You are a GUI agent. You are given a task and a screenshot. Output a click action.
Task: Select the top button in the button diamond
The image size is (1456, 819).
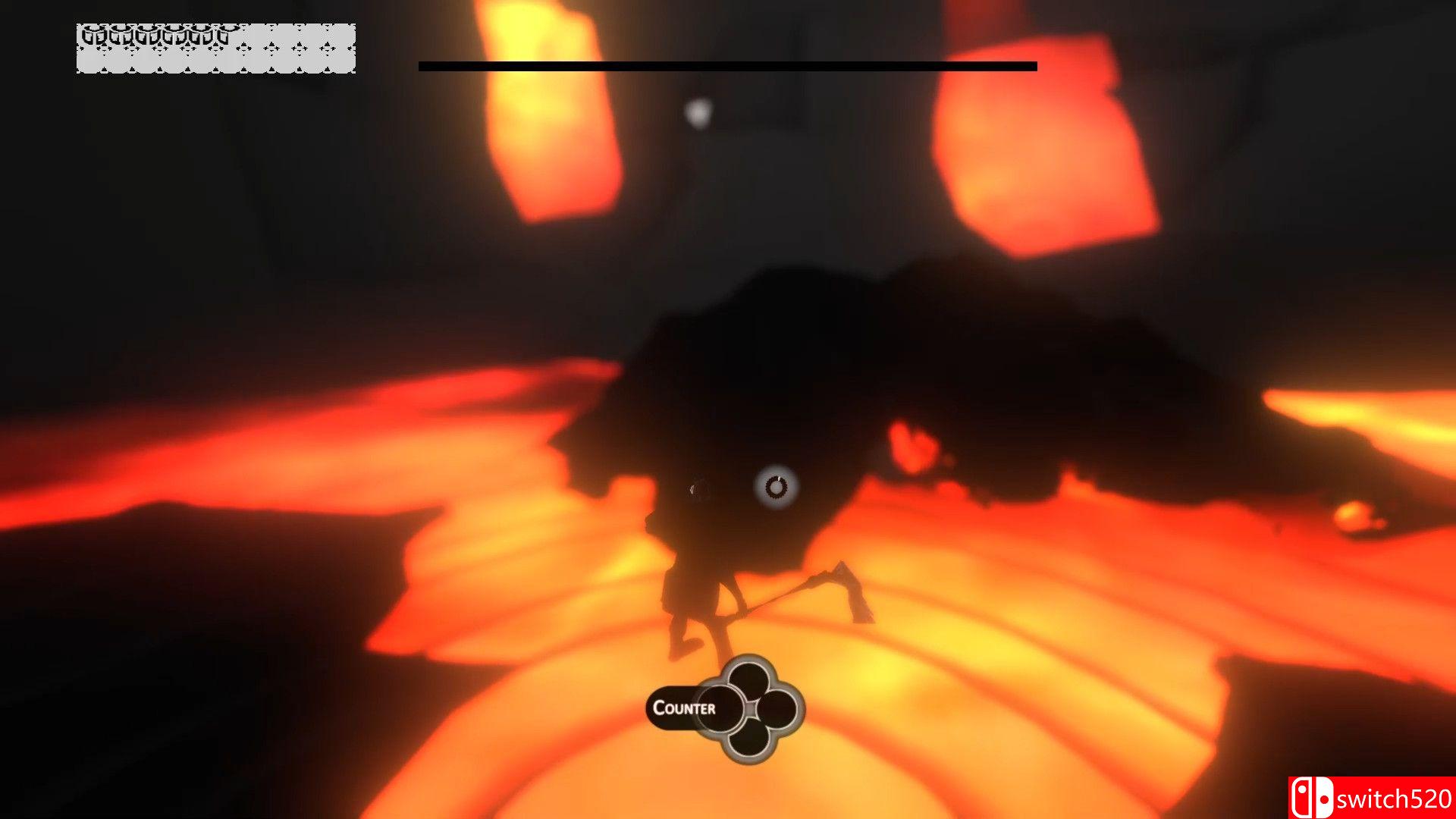[x=749, y=677]
